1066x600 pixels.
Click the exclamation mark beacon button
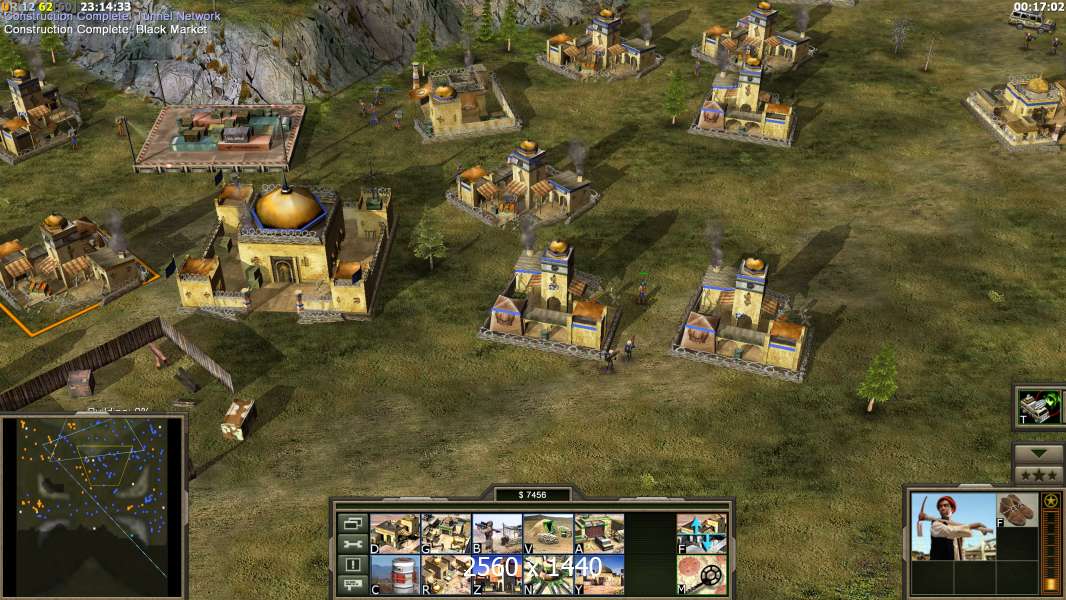tap(352, 565)
